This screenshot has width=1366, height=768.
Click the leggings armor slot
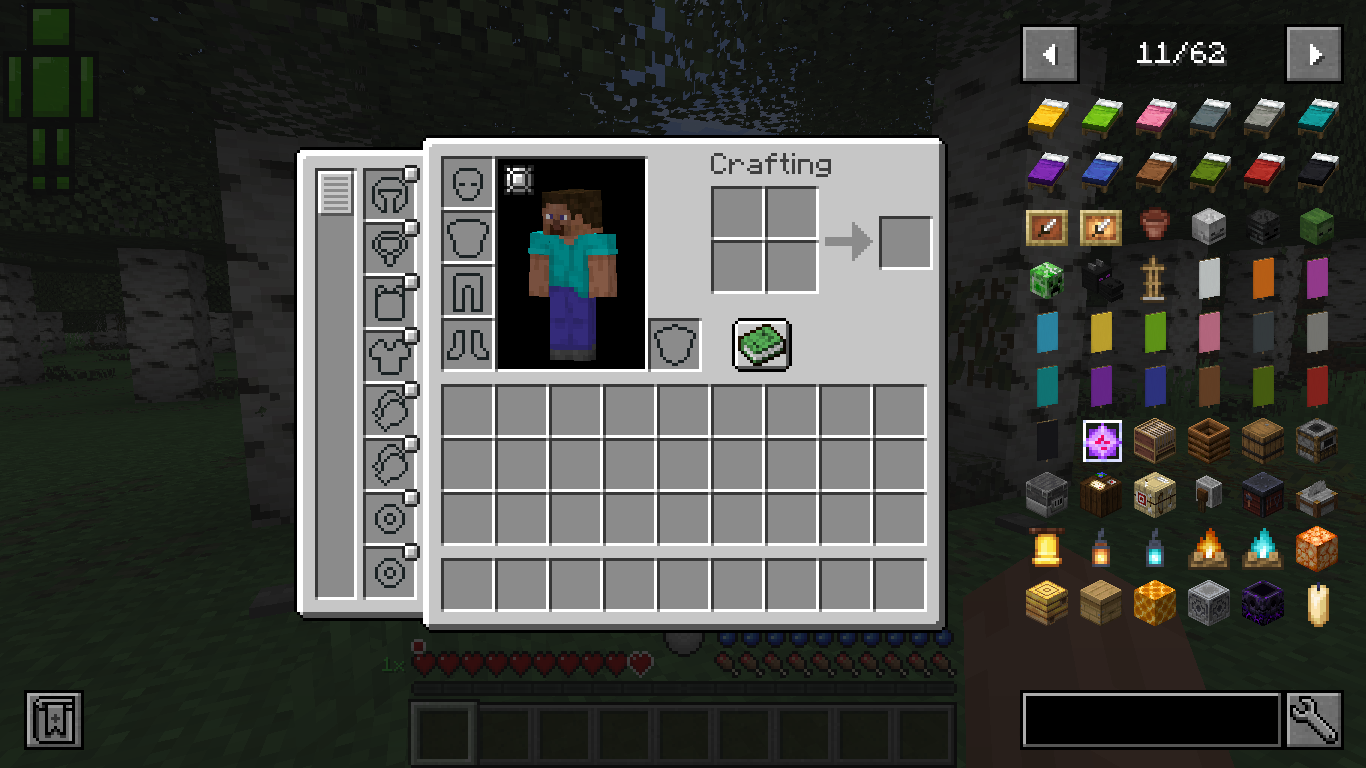pyautogui.click(x=467, y=290)
